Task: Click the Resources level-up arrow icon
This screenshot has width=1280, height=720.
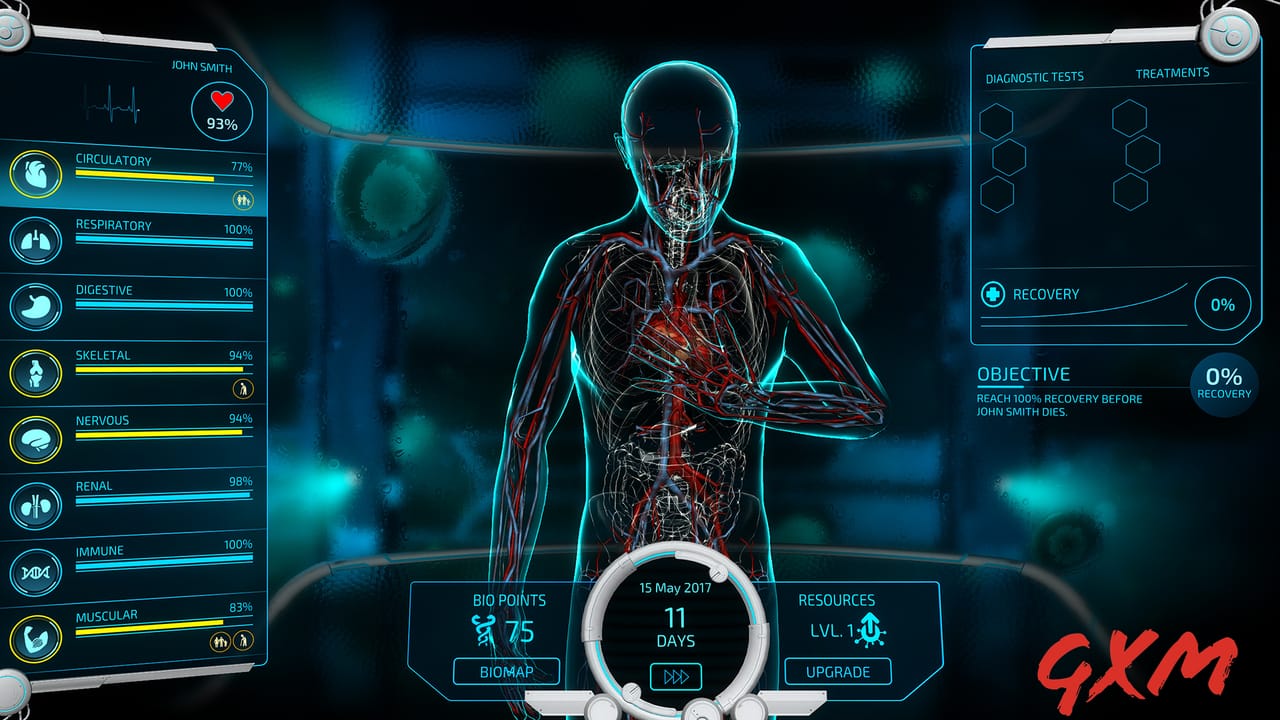Action: 869,630
